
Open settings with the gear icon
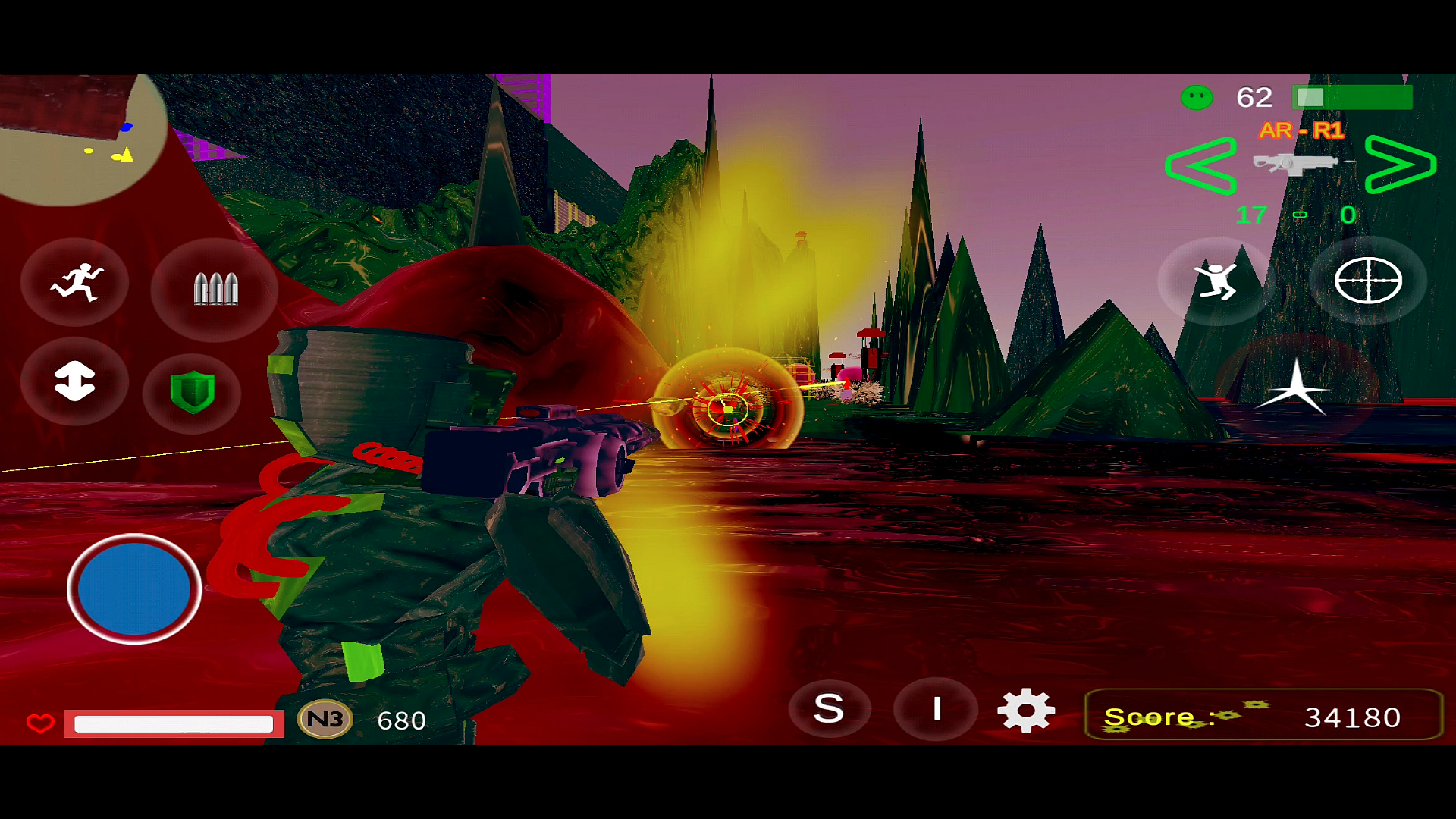(x=1026, y=711)
